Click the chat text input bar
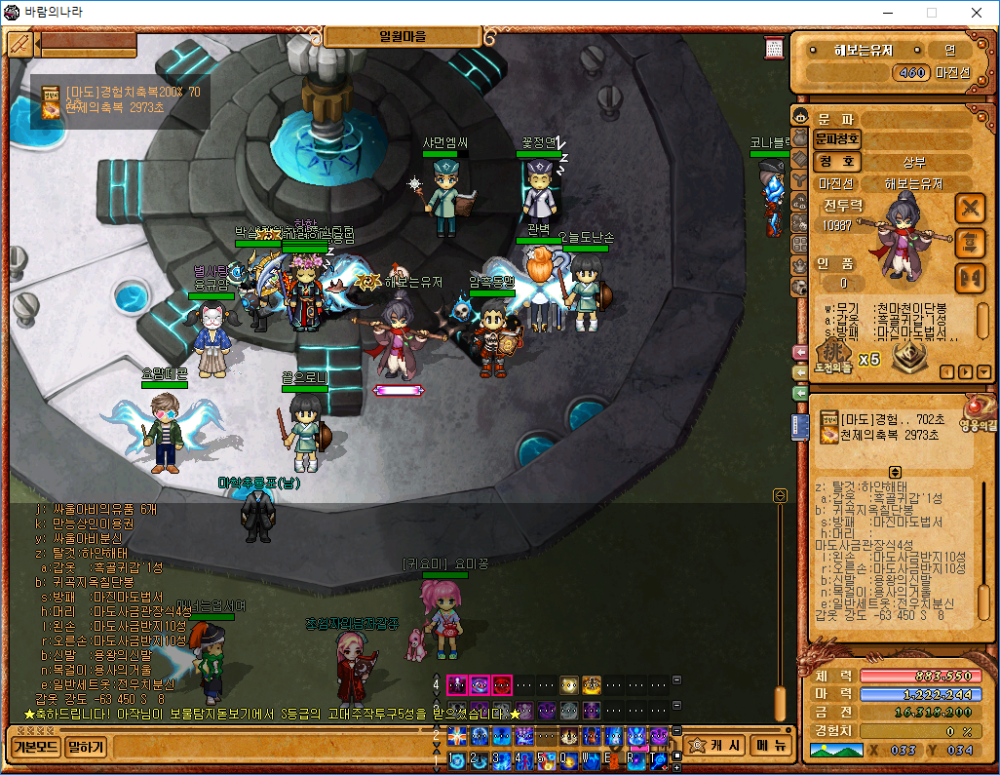Screen dimensions: 1000x775 click(x=270, y=746)
